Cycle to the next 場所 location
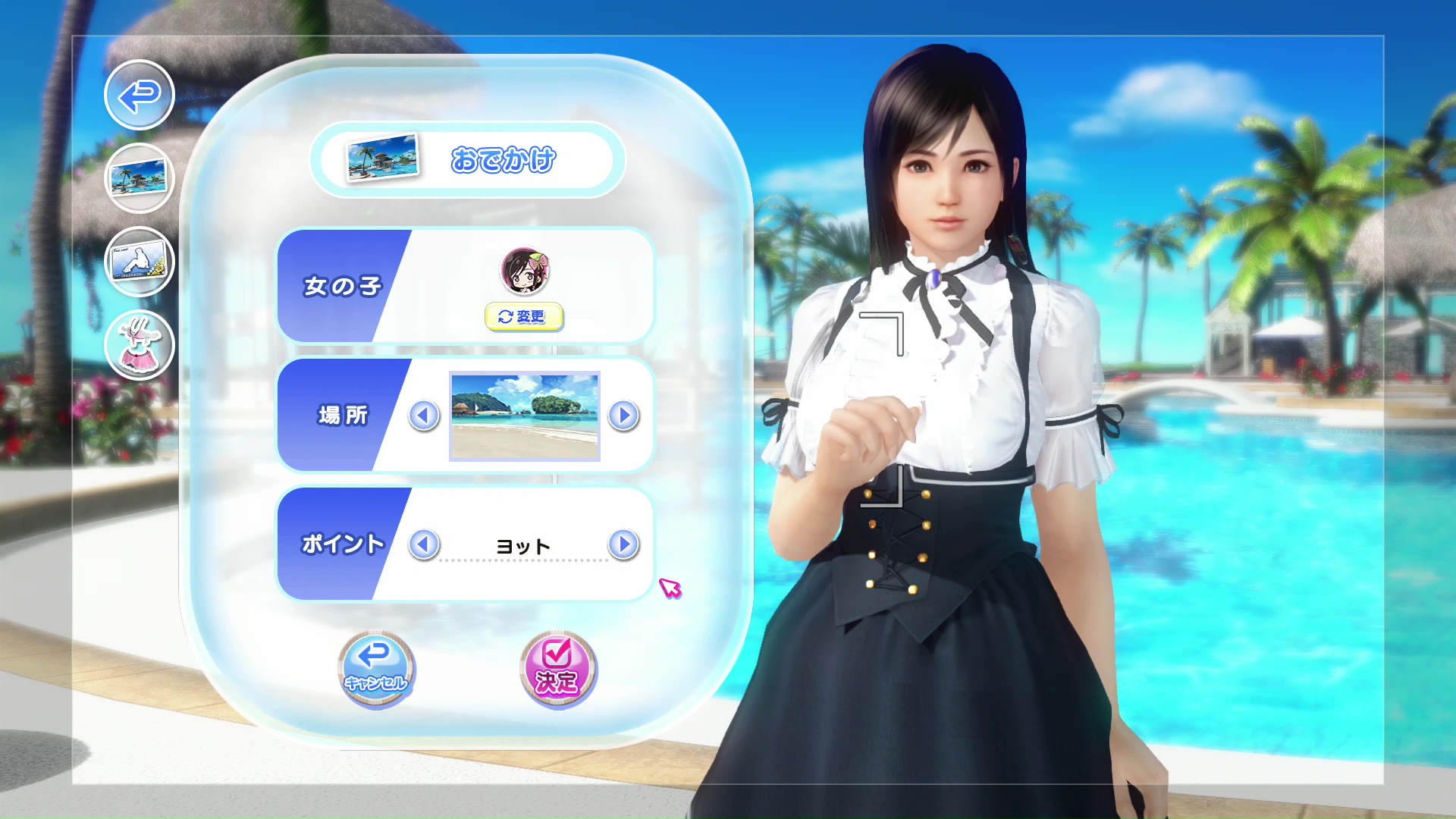Screen dimensions: 1456x819 click(x=623, y=416)
